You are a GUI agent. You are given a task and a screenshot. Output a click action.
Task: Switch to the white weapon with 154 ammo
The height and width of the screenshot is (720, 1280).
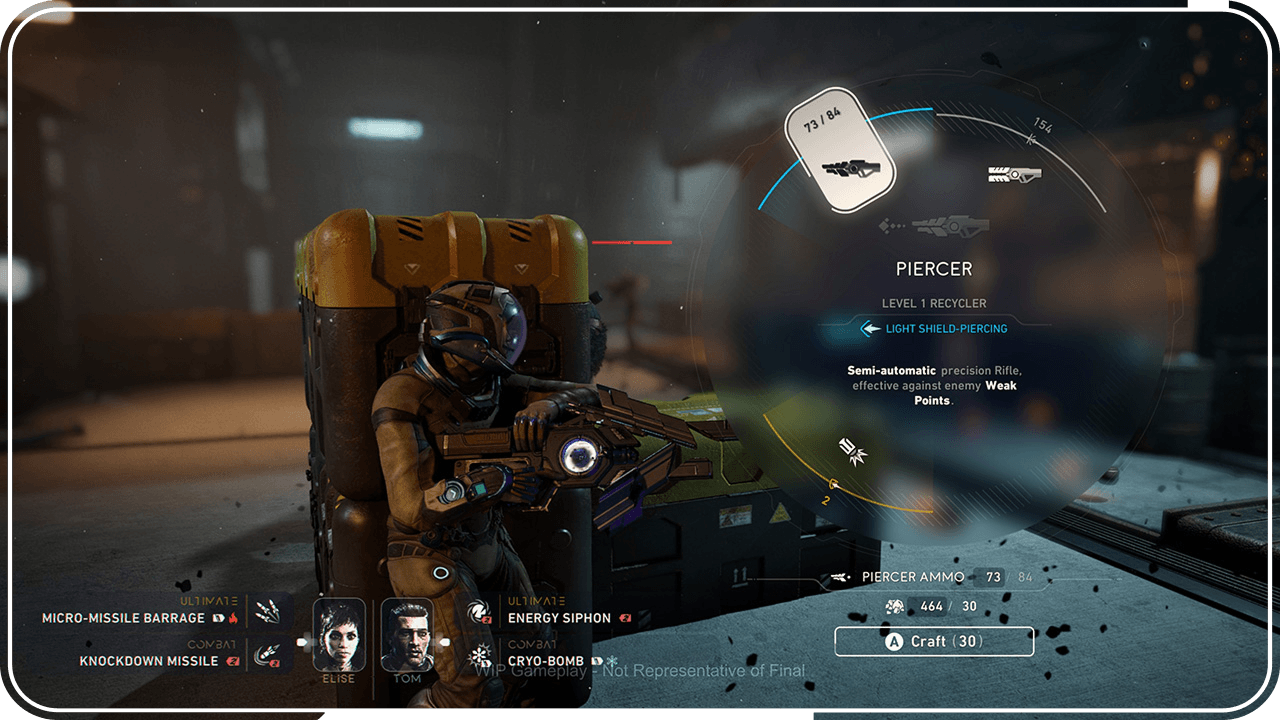(x=1014, y=174)
